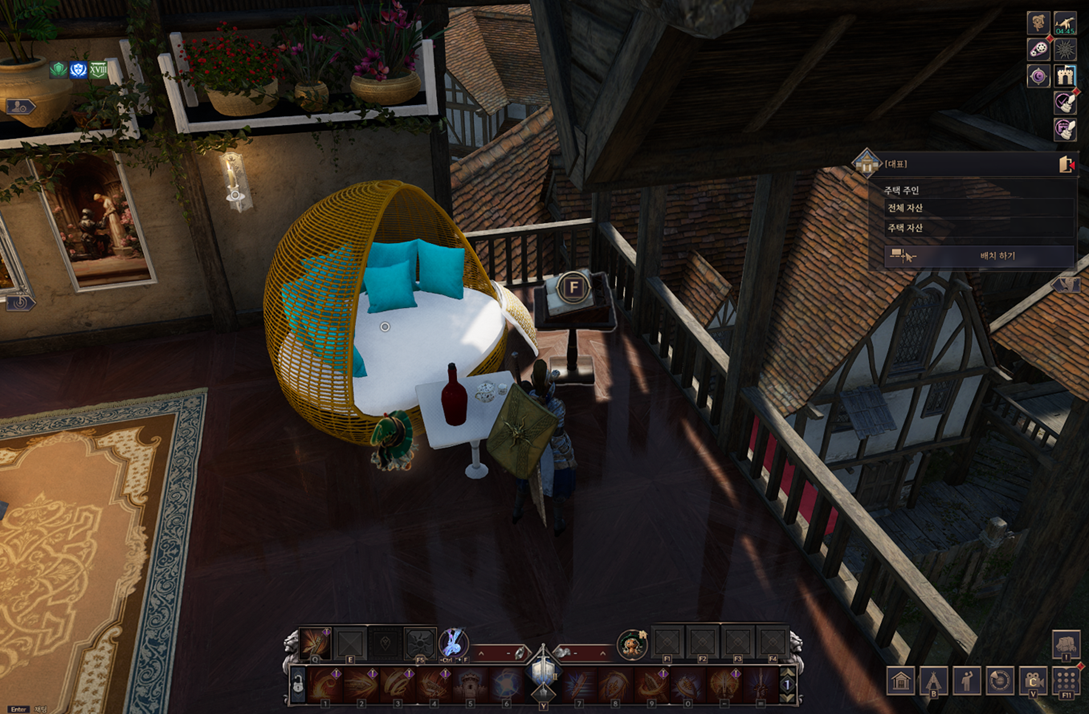Screen dimensions: 1089x714
Task: Open the timer icon showing 04:45
Action: click(x=1065, y=23)
